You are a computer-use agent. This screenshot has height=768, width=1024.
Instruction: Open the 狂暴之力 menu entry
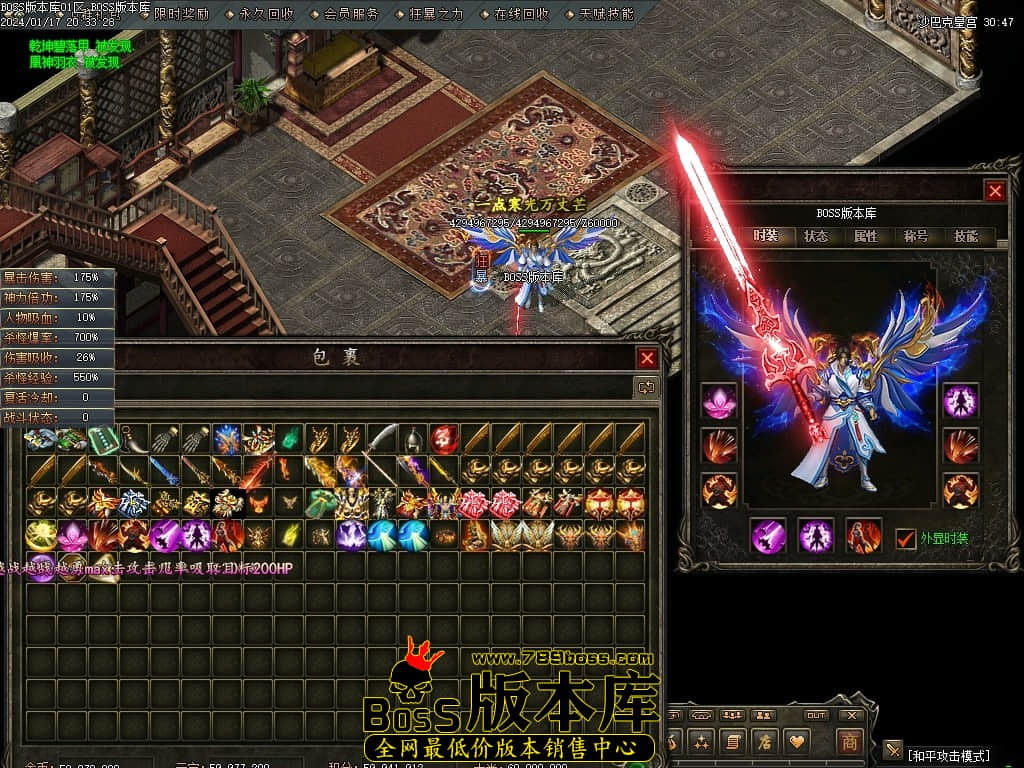coord(436,14)
